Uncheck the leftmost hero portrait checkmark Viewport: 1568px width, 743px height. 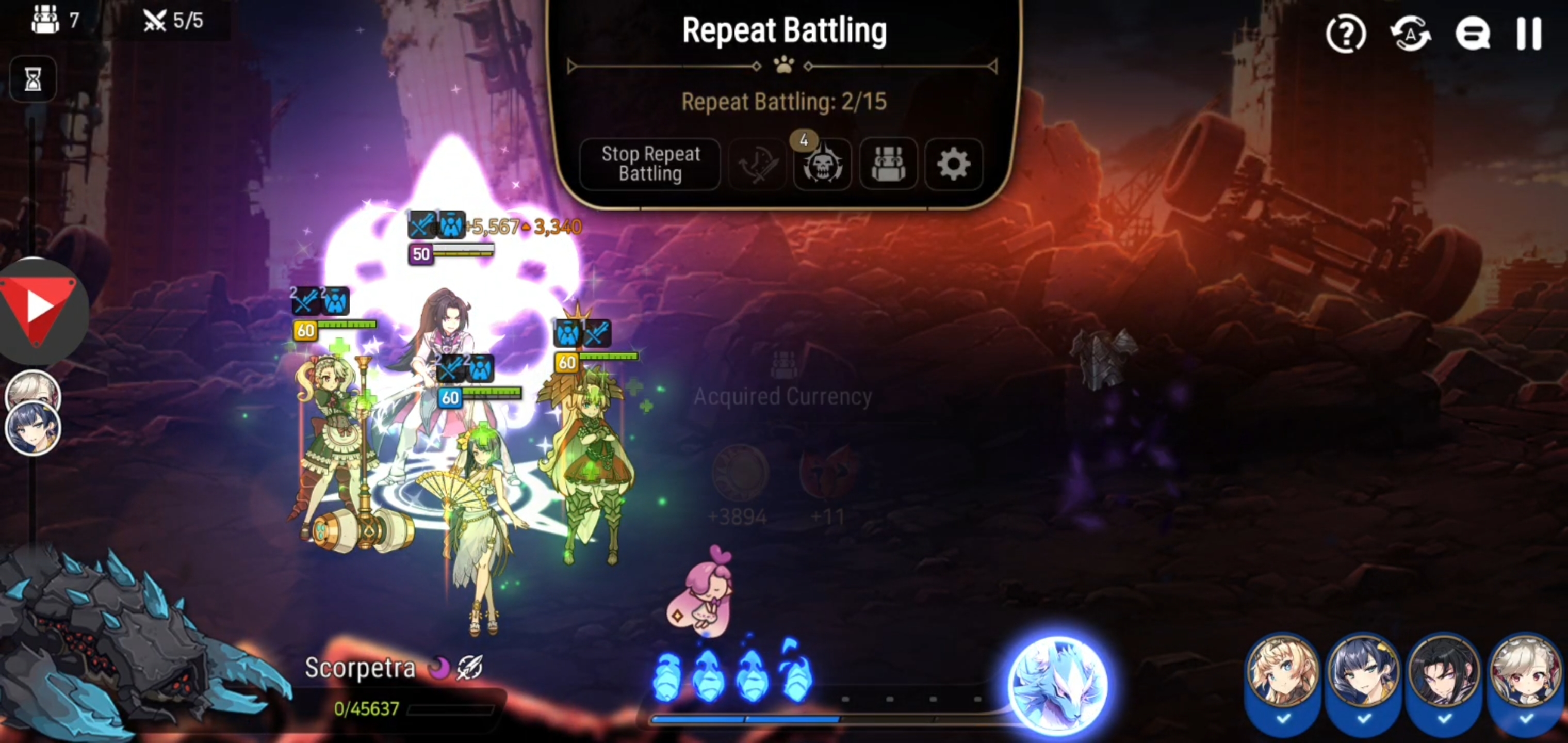click(x=1284, y=722)
